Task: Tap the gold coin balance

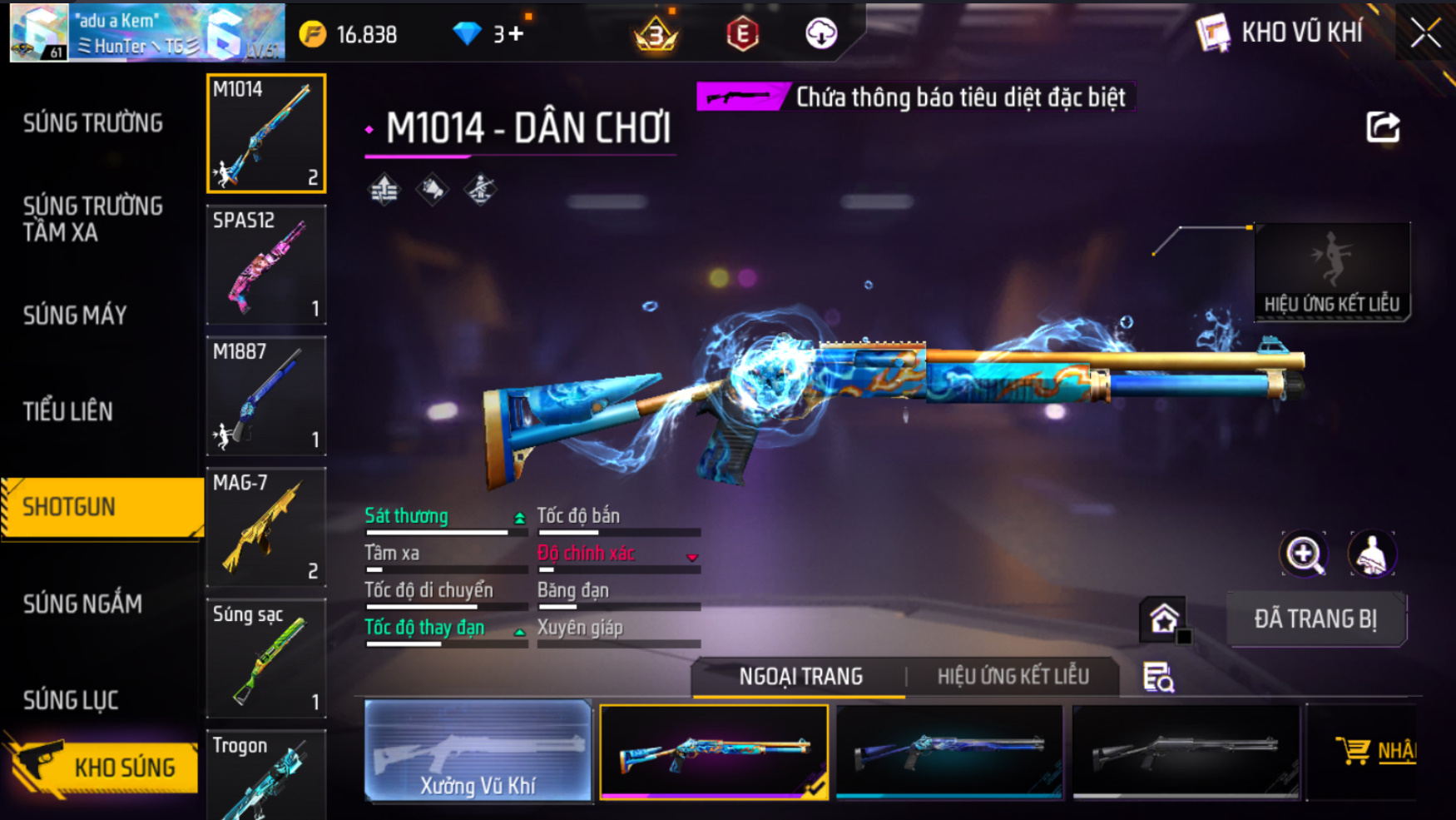Action: pyautogui.click(x=349, y=34)
